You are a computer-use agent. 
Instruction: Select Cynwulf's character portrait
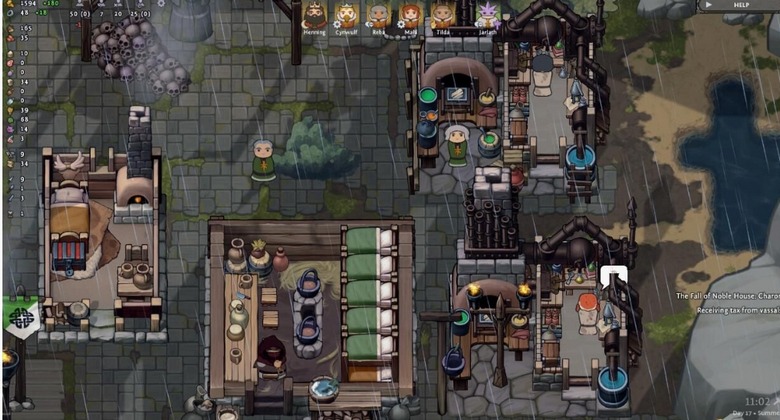(x=347, y=15)
